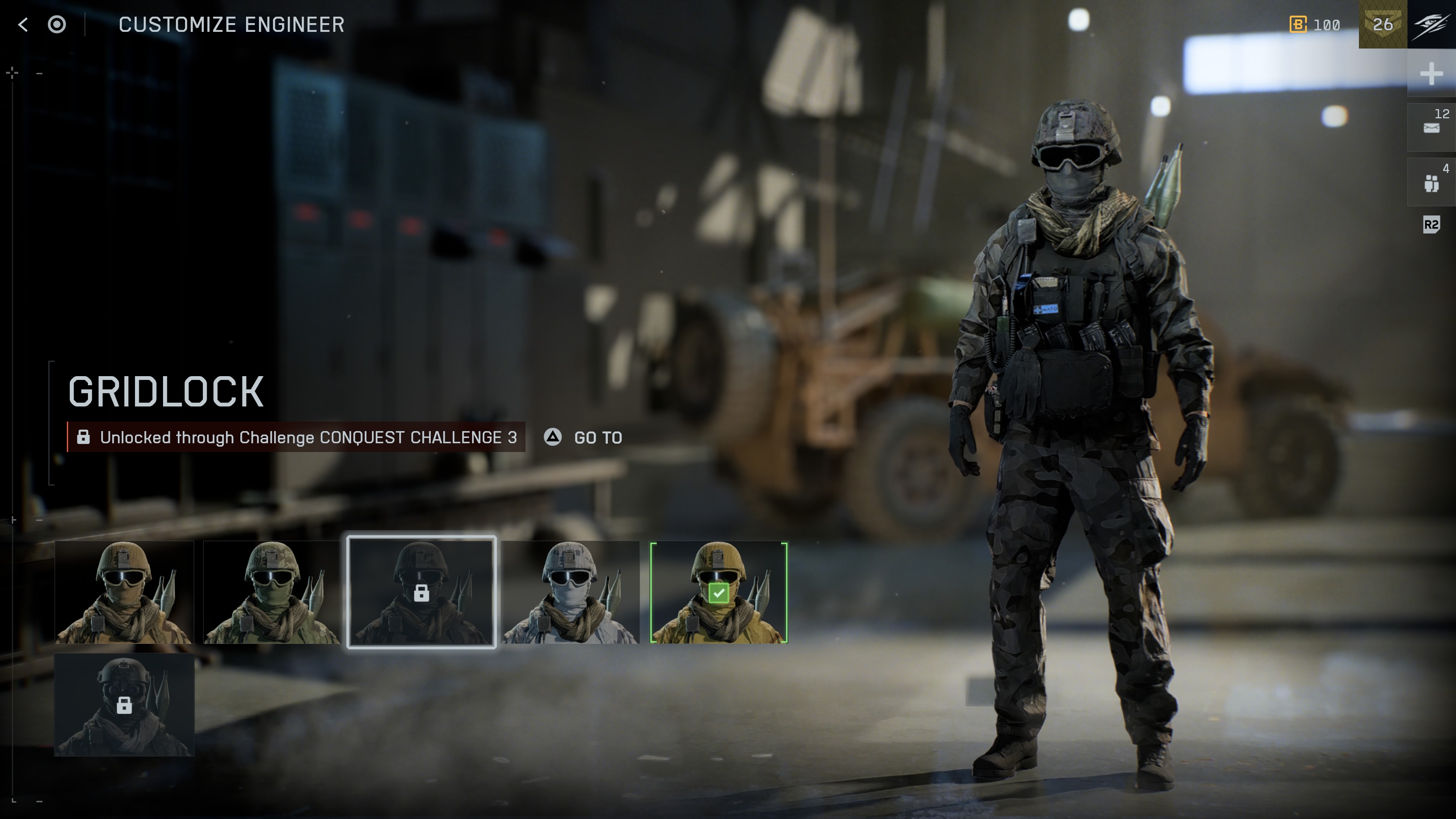Choose the green woodland camo skin thumbnail

point(272,592)
